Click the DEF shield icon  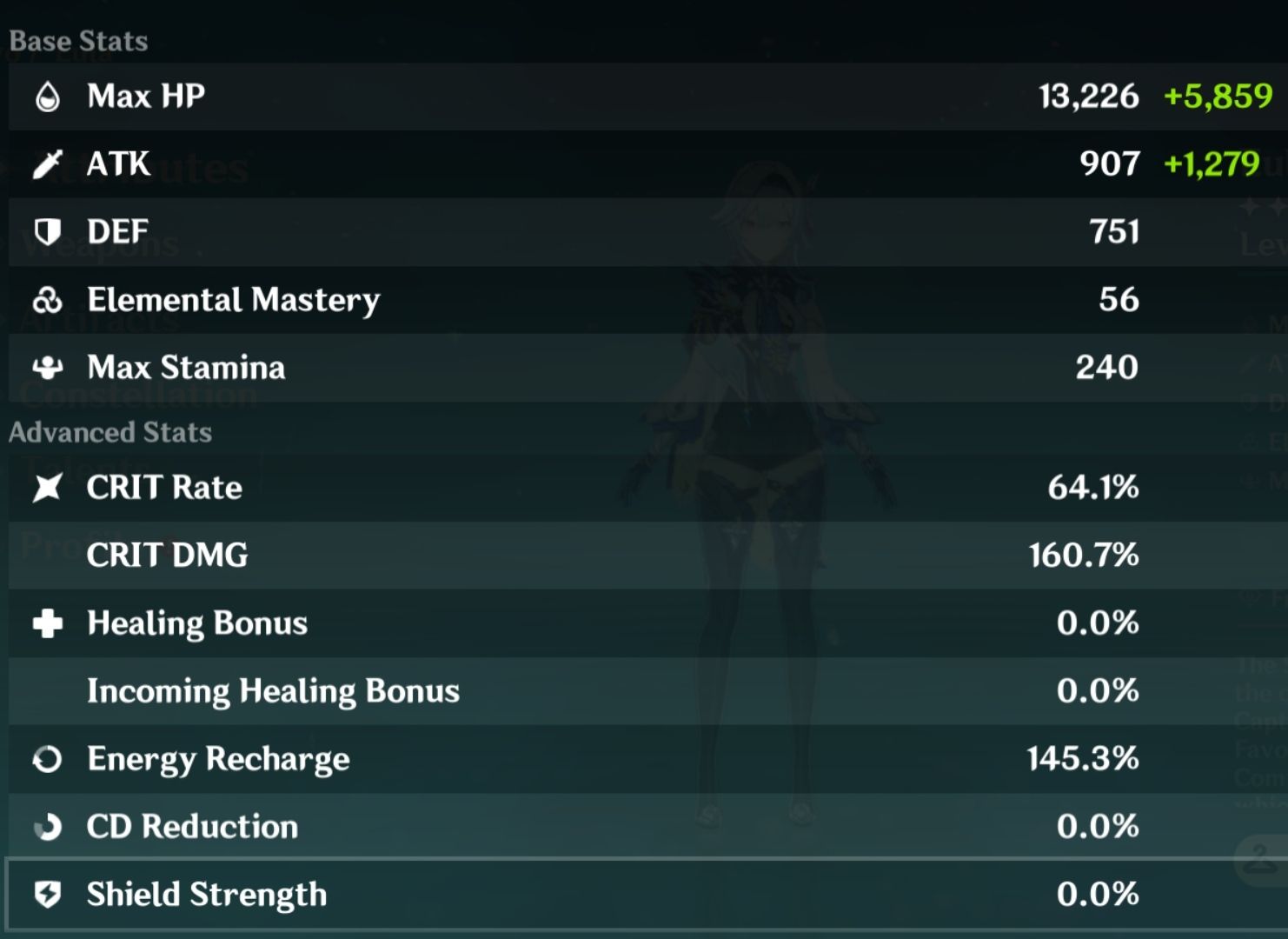point(49,231)
